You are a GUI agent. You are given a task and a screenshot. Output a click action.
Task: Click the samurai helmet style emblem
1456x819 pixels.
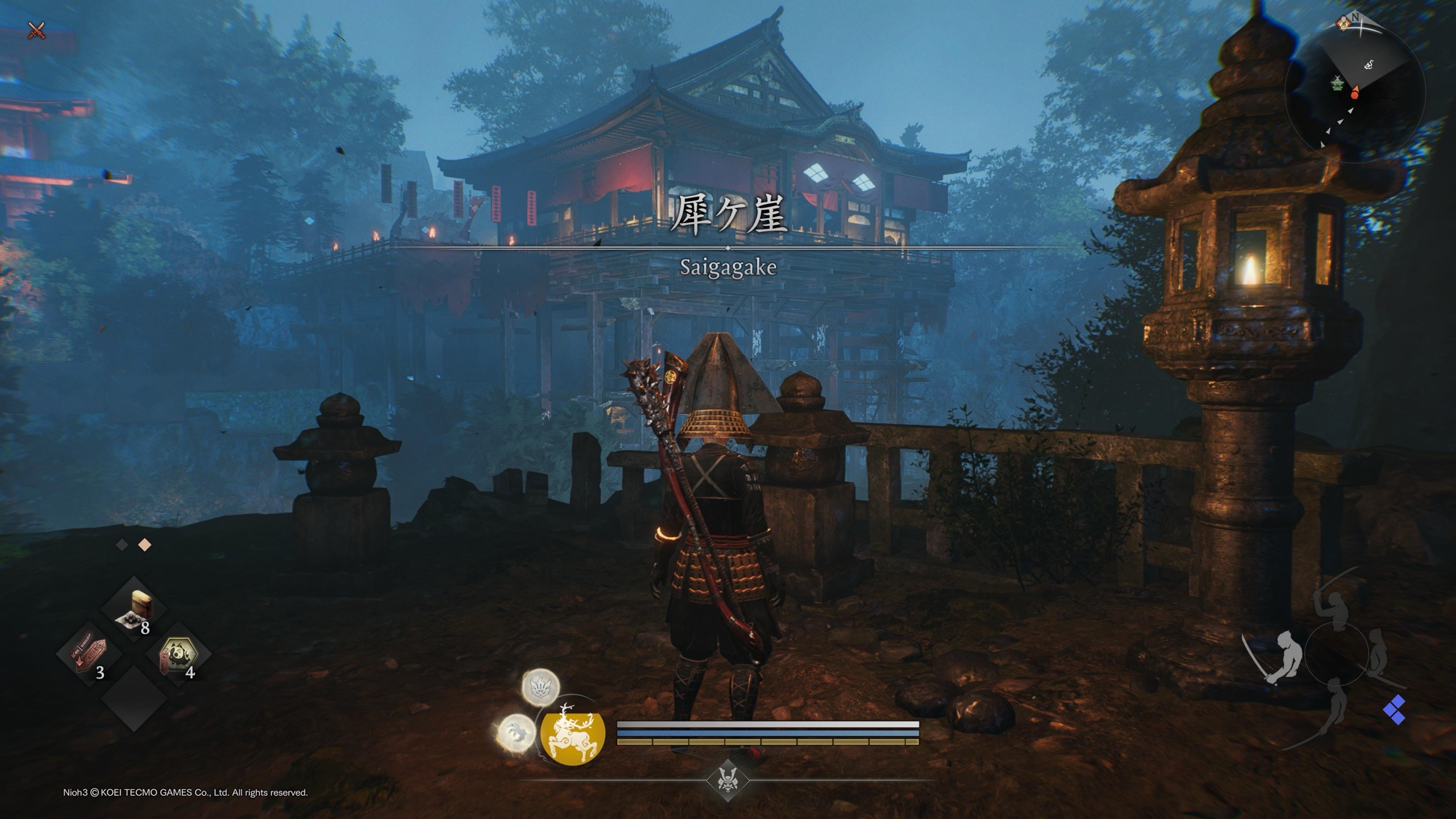(727, 780)
